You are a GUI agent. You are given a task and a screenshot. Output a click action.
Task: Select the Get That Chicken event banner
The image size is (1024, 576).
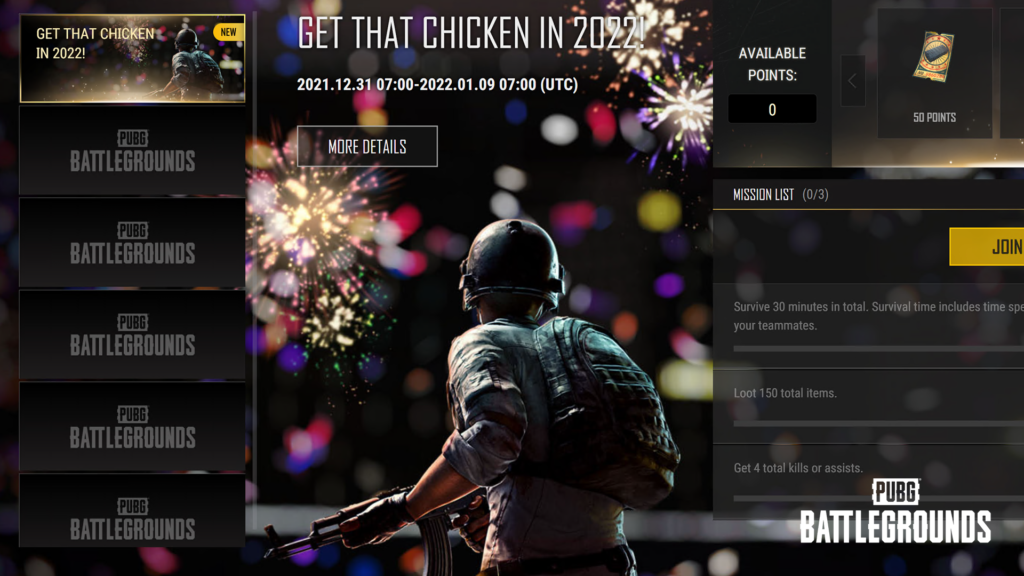coord(132,59)
